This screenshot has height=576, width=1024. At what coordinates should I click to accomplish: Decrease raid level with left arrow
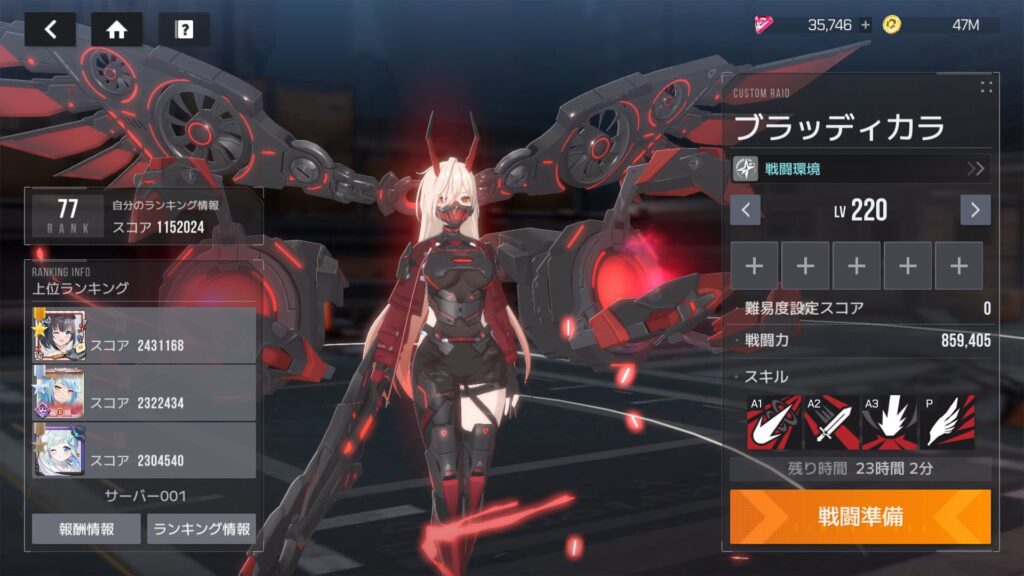tap(745, 210)
